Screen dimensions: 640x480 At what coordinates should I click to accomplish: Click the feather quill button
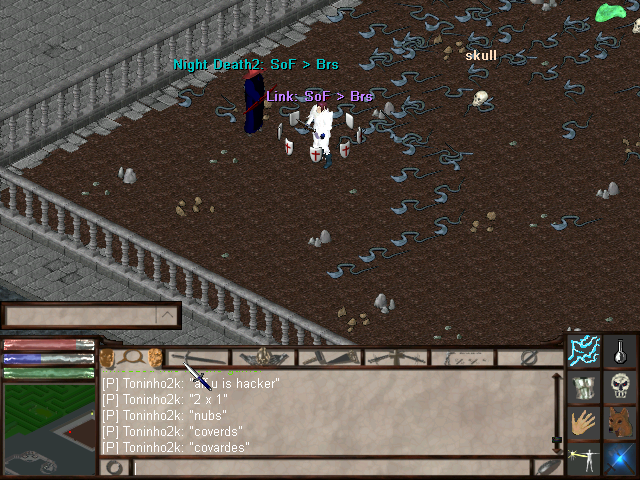tap(548, 467)
